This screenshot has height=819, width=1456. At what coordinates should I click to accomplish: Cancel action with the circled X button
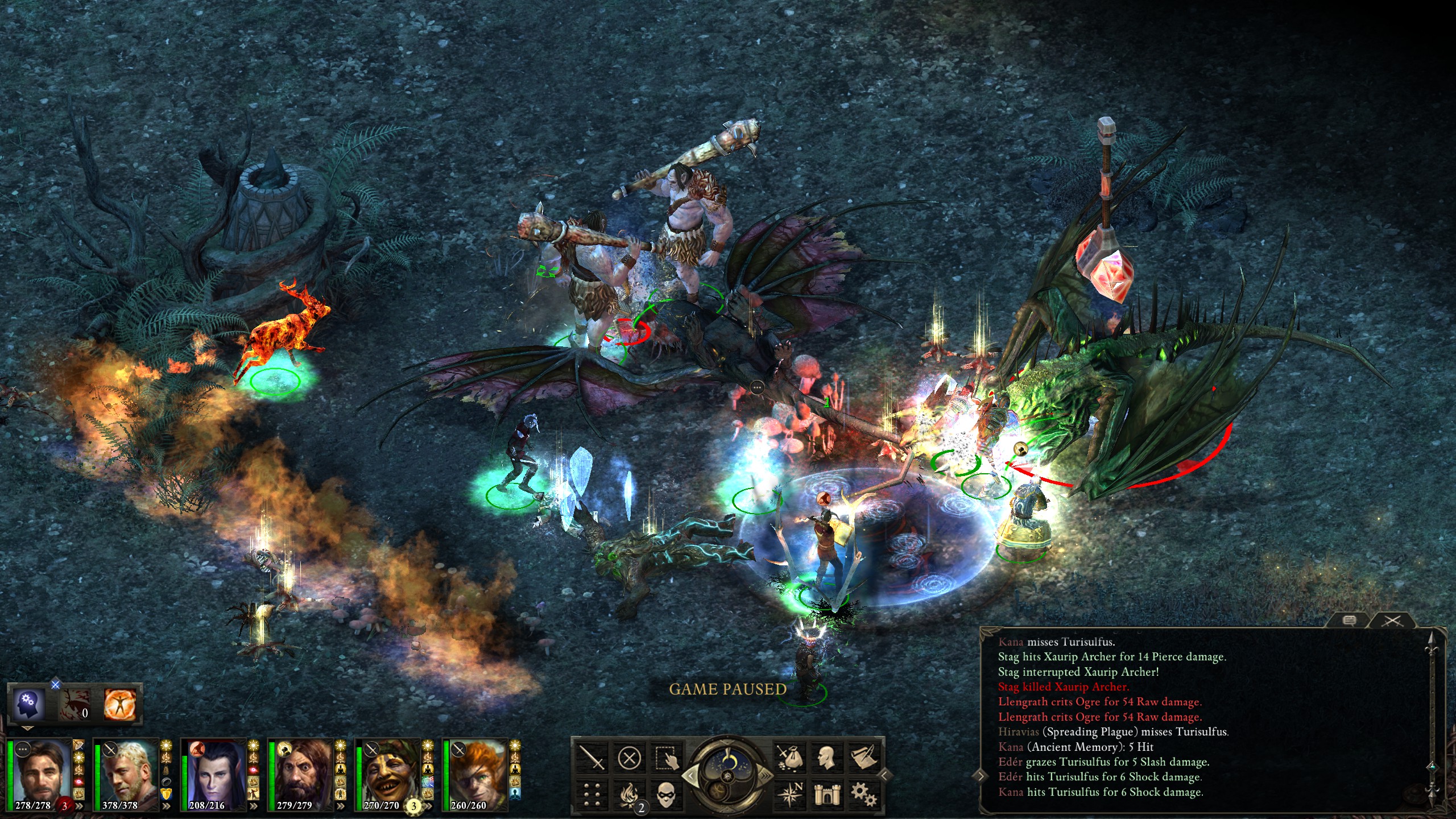pyautogui.click(x=629, y=758)
